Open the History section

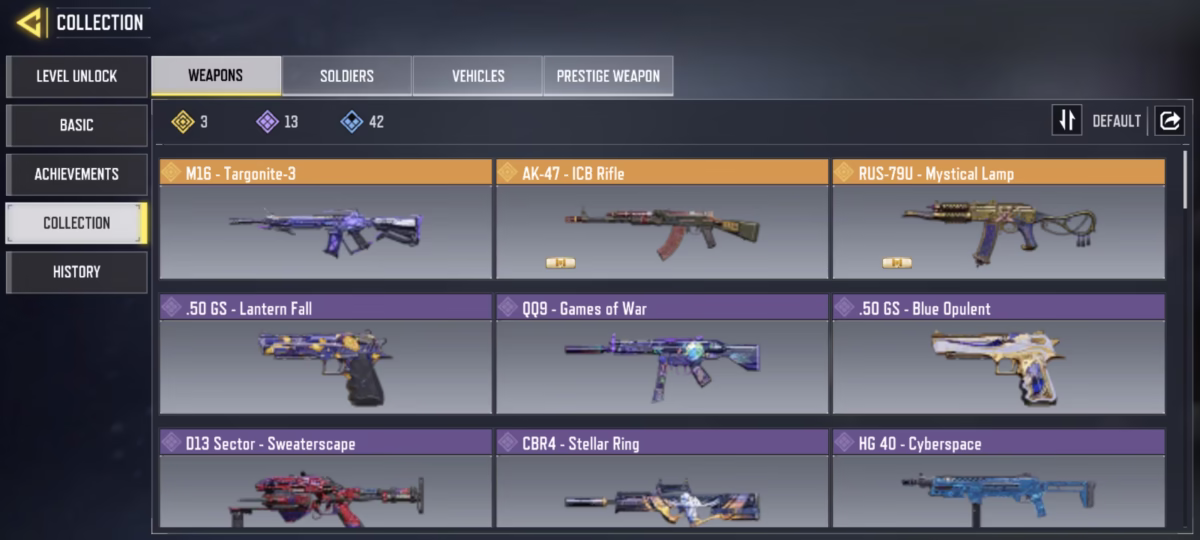(76, 272)
